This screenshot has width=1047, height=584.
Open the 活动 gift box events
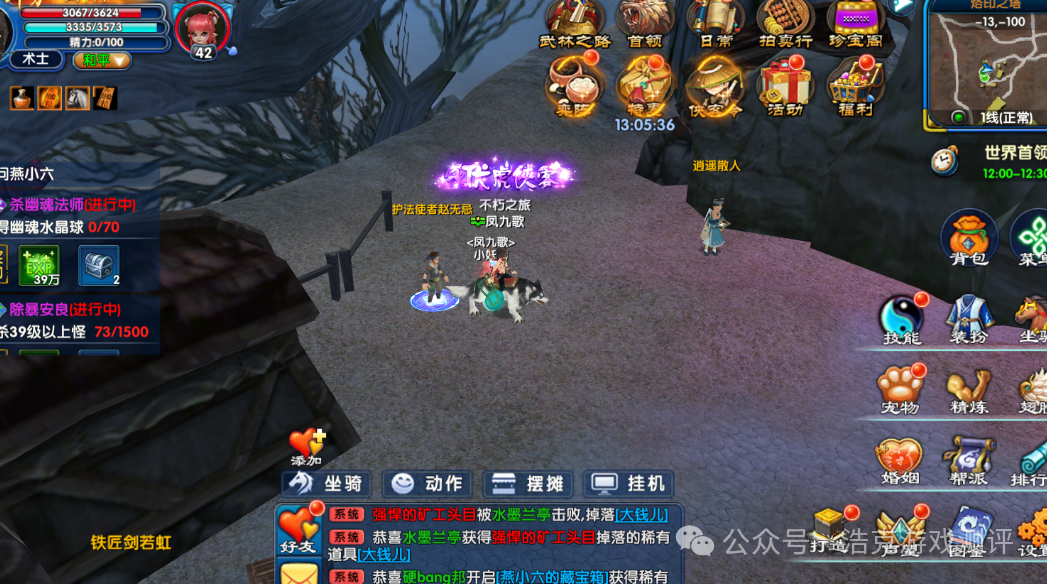coord(785,87)
